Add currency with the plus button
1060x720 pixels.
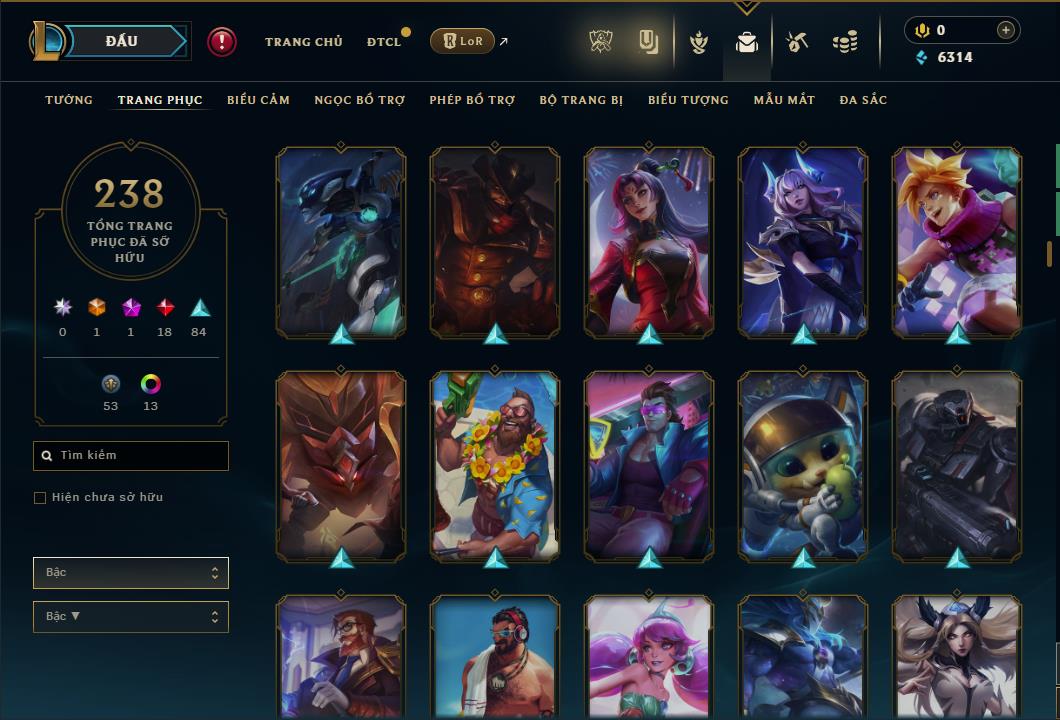click(x=1005, y=31)
